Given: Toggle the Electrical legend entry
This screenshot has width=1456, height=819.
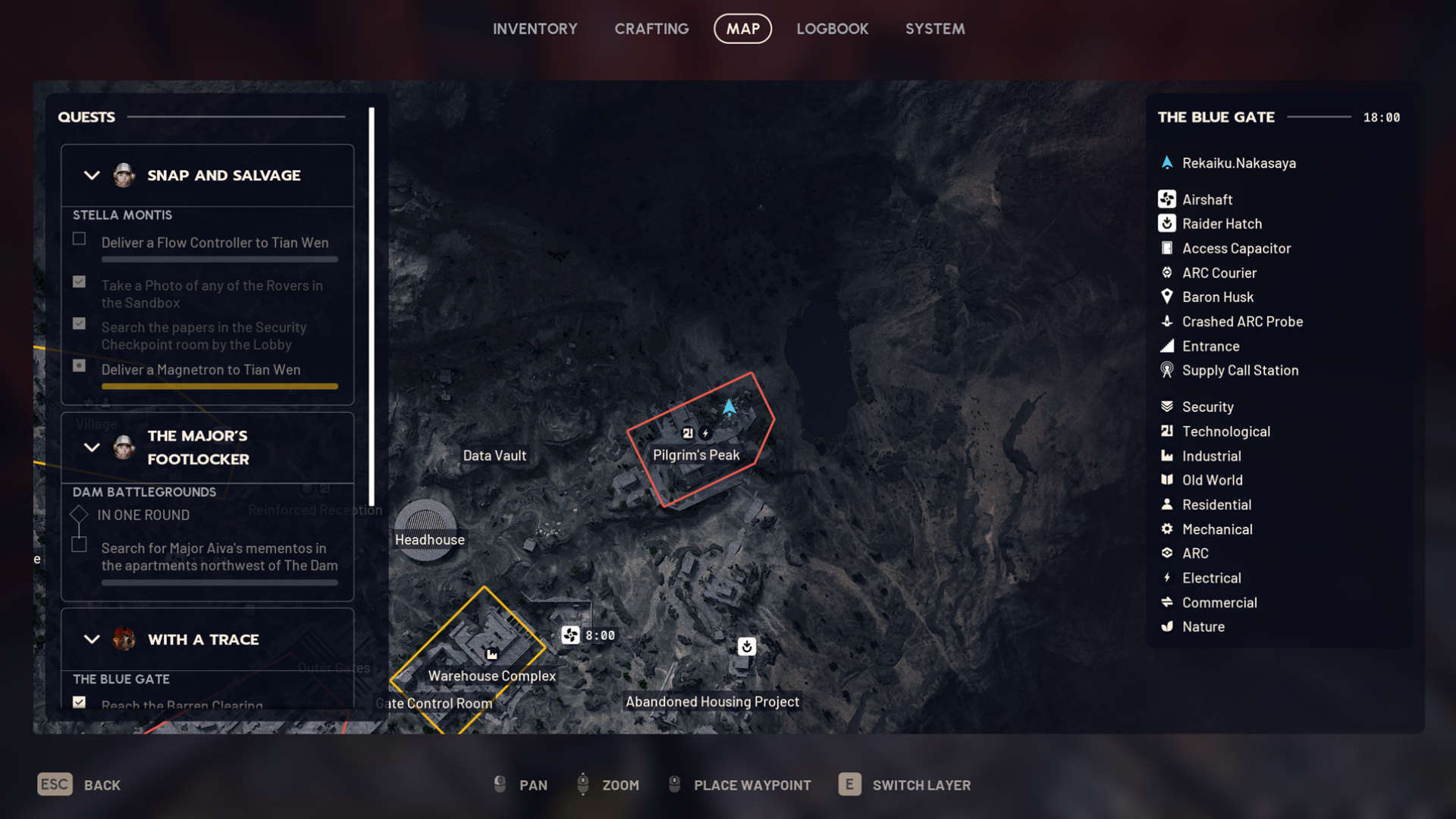Looking at the screenshot, I should click(x=1211, y=578).
